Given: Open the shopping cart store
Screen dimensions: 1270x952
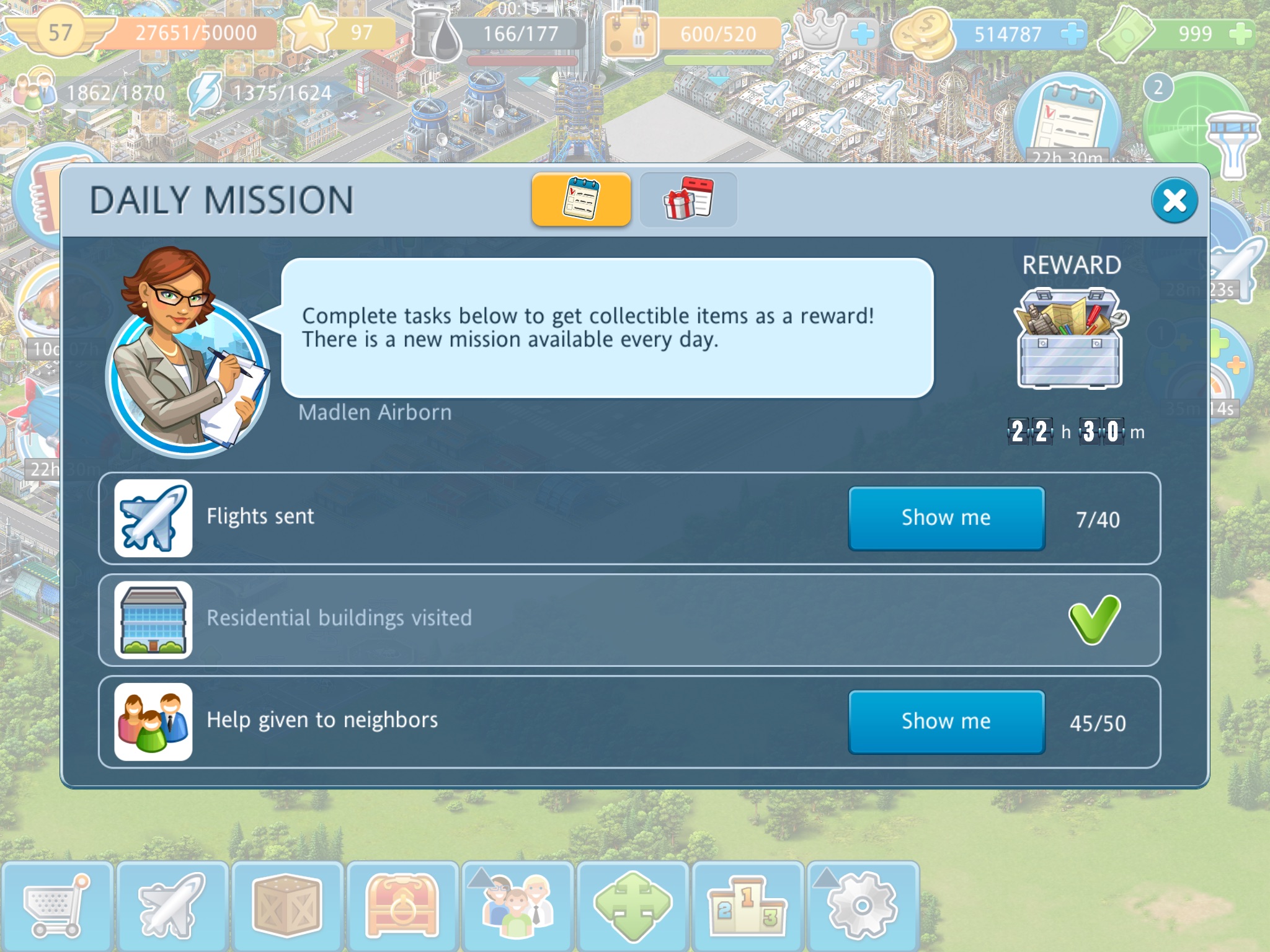Looking at the screenshot, I should point(56,906).
